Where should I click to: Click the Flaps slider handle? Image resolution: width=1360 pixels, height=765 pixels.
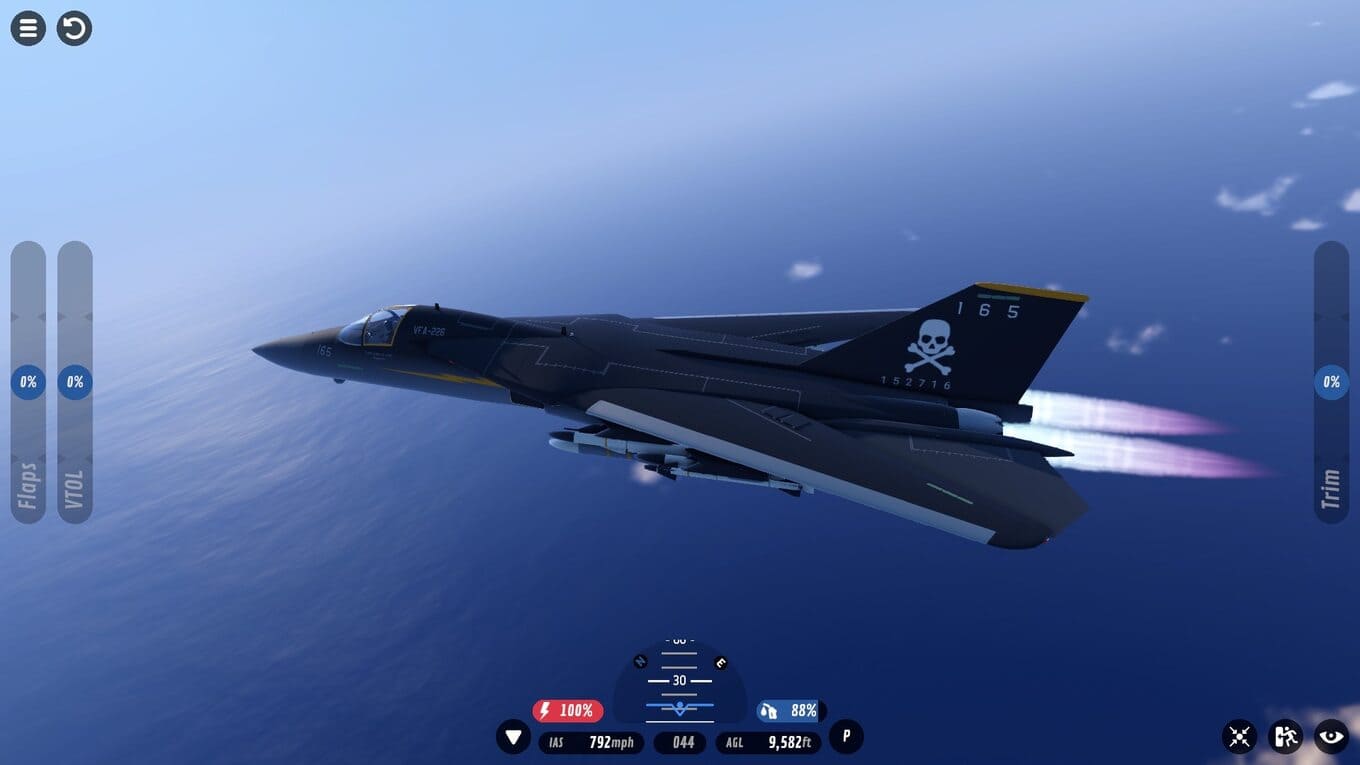pos(28,382)
